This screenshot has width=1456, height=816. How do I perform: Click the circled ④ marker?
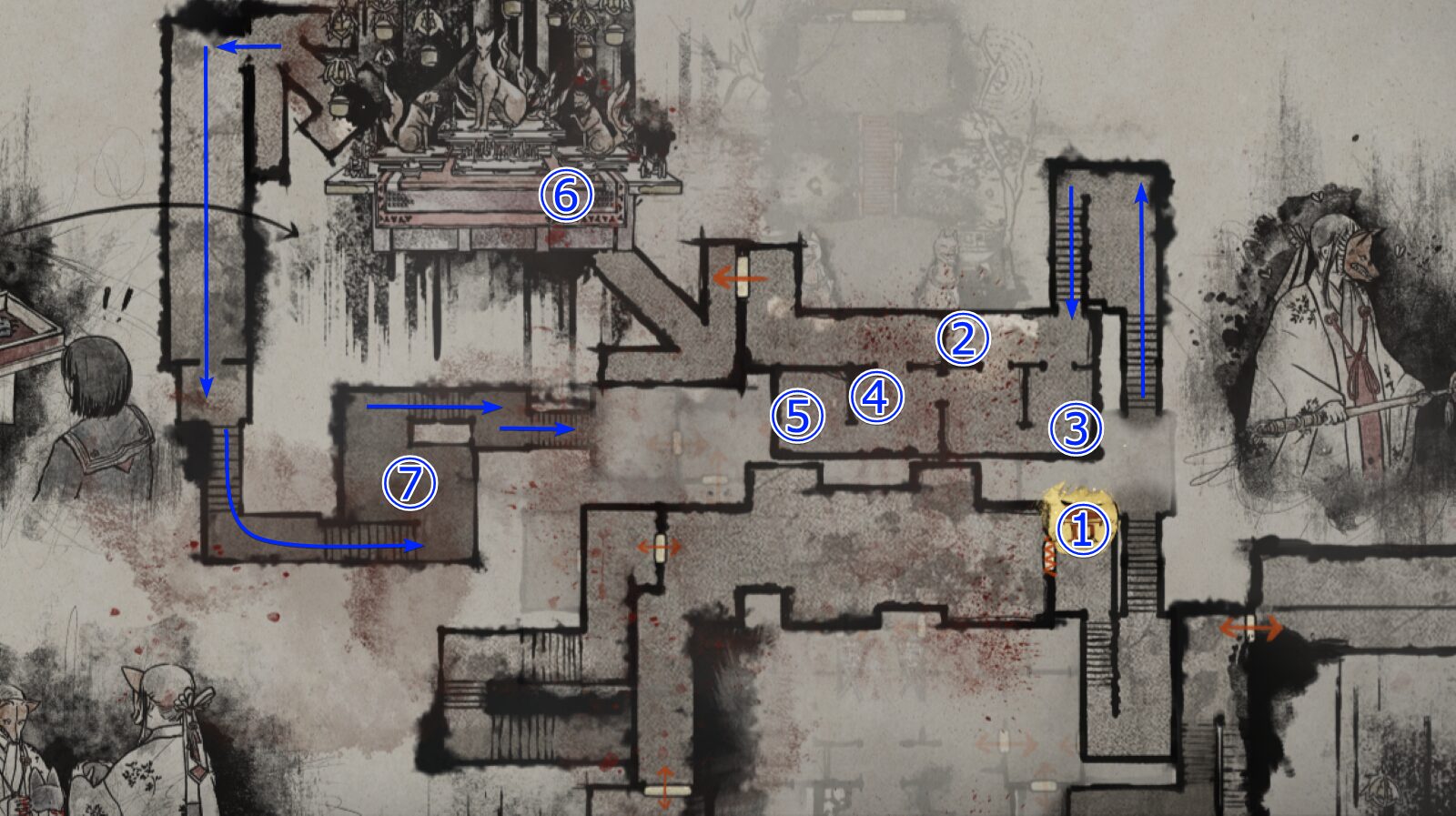click(x=875, y=395)
